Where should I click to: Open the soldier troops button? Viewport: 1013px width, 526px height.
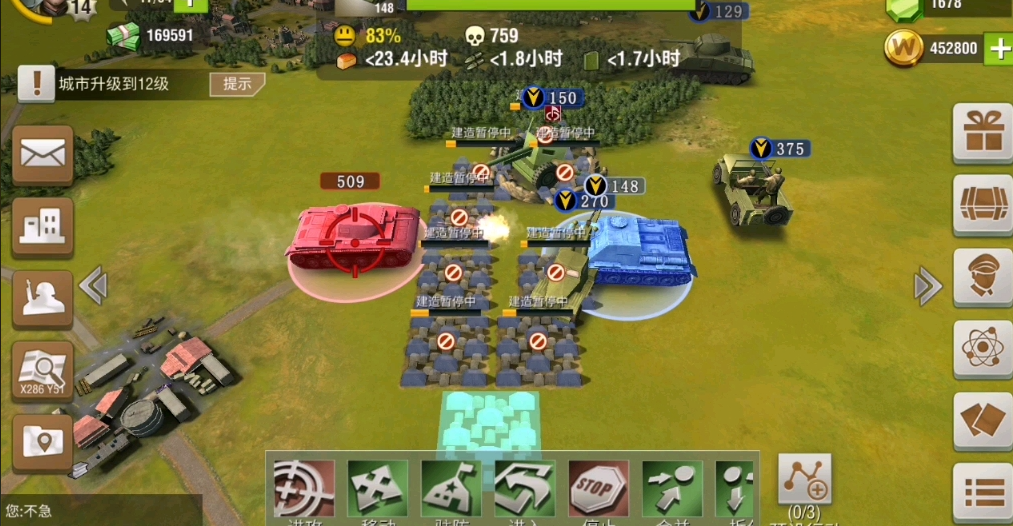click(42, 299)
